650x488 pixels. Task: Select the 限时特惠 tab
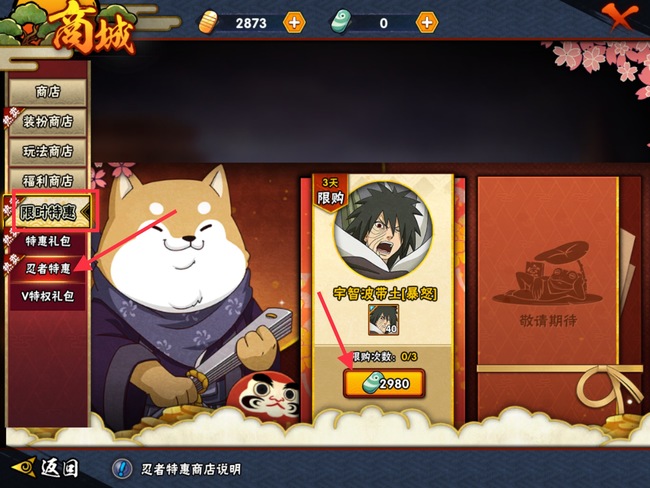coord(49,212)
